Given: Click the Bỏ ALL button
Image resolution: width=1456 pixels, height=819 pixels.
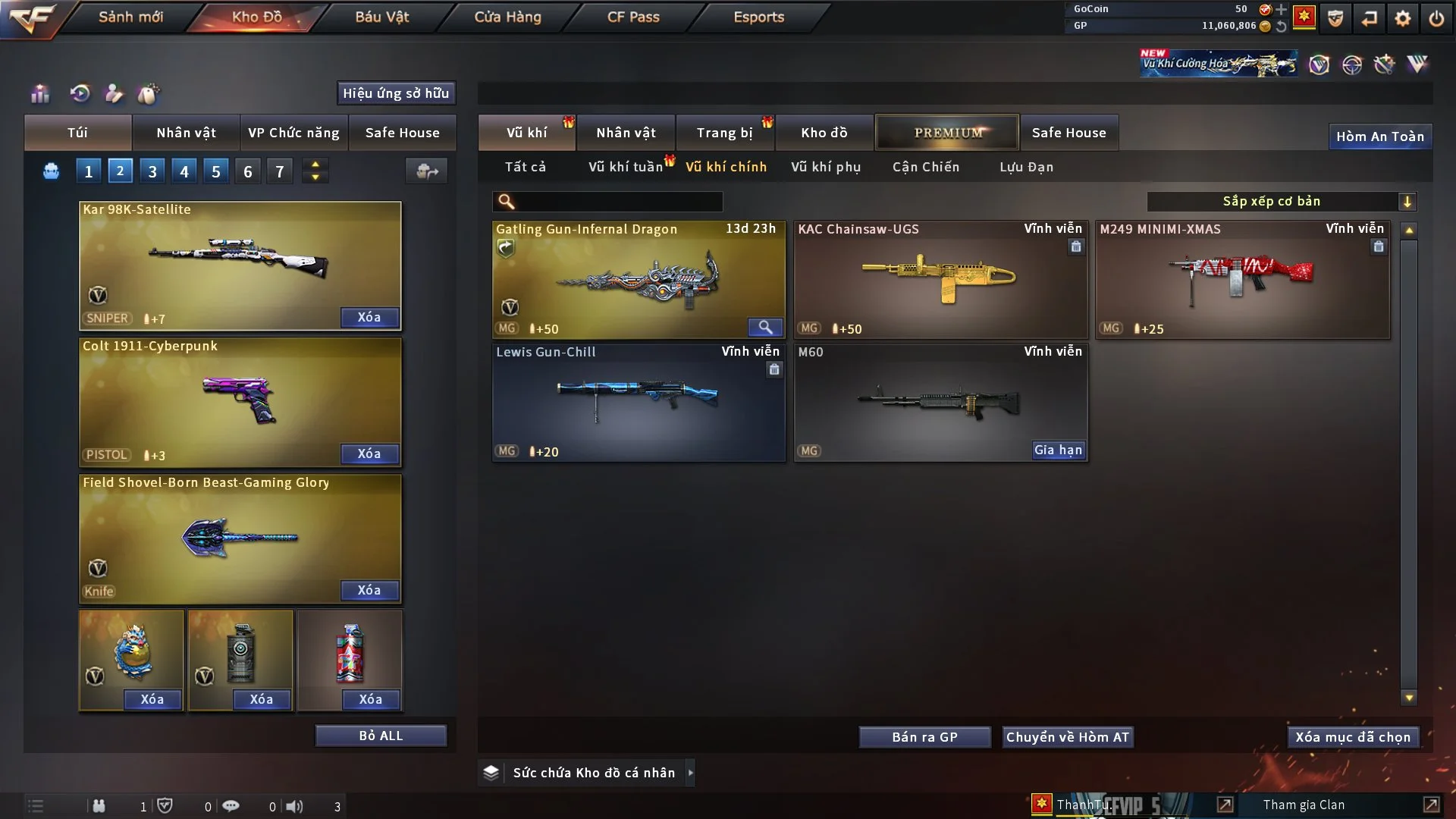Looking at the screenshot, I should click(381, 736).
